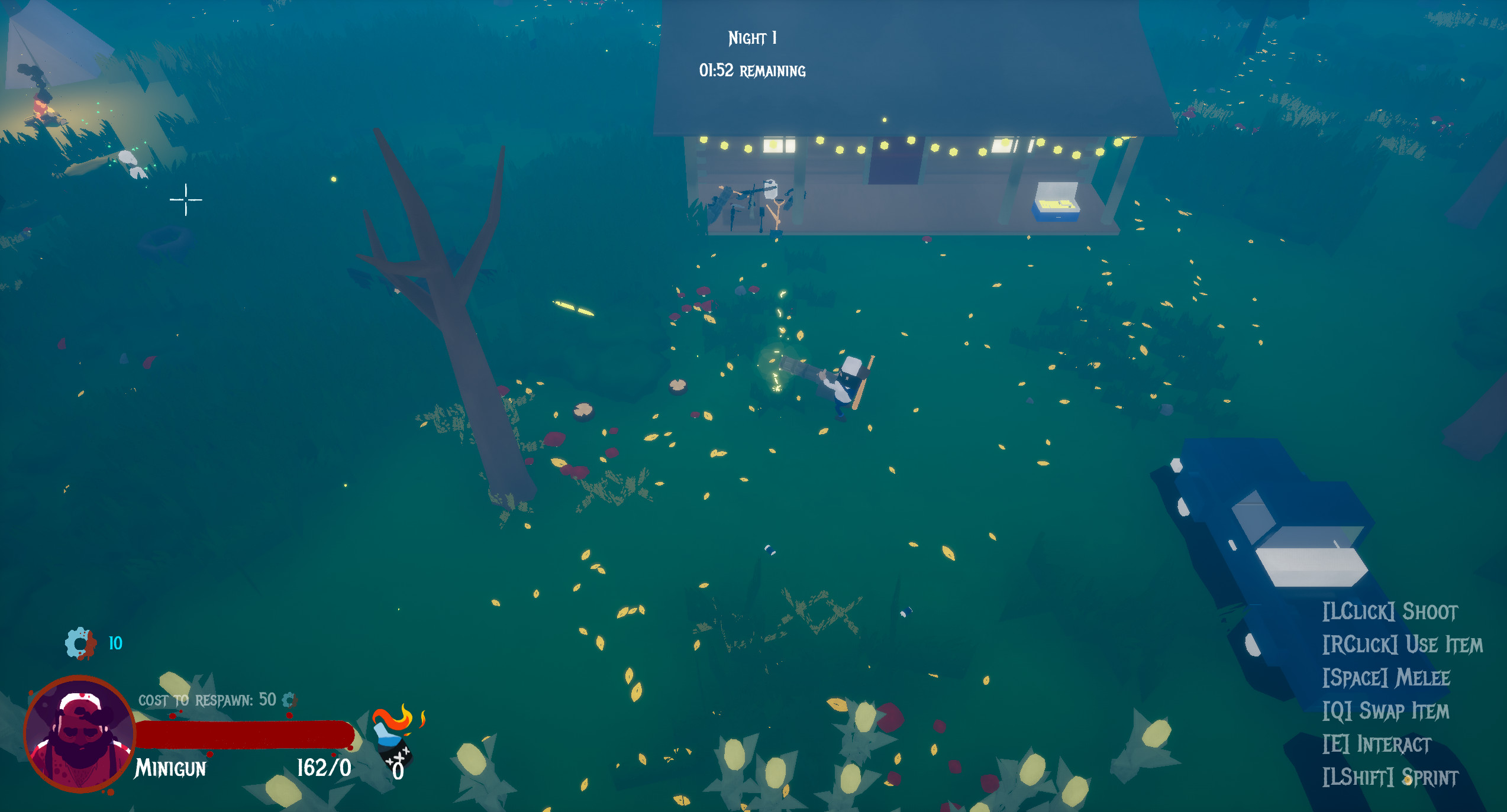The width and height of the screenshot is (1507, 812).
Task: Select the Minigun weapon label
Action: (170, 767)
